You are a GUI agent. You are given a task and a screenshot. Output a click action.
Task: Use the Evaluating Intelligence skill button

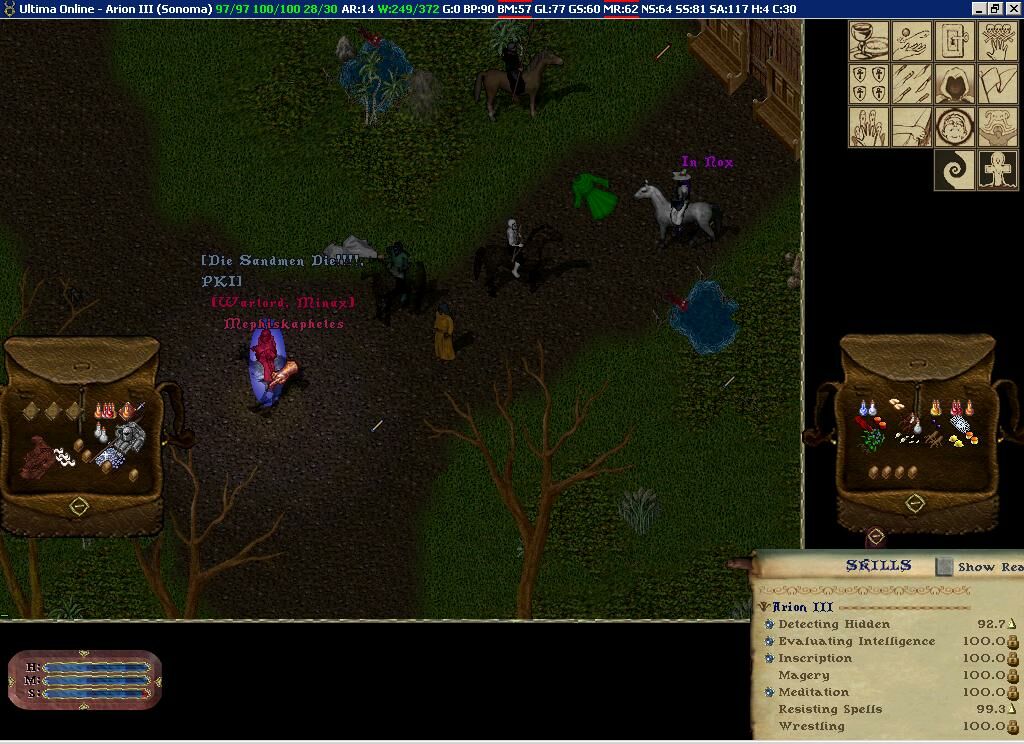[769, 641]
